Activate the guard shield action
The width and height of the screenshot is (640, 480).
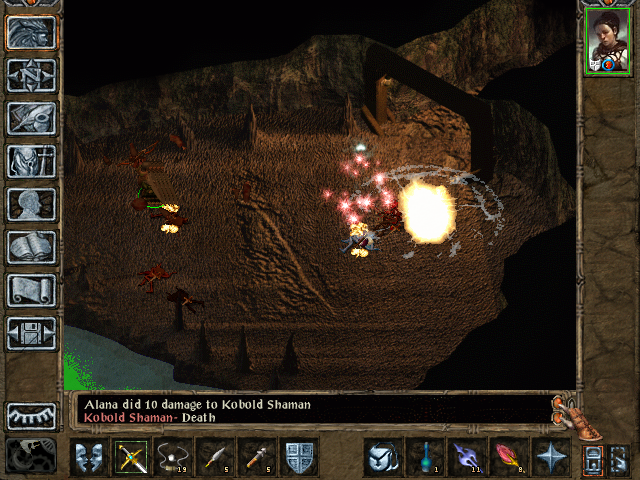298,457
